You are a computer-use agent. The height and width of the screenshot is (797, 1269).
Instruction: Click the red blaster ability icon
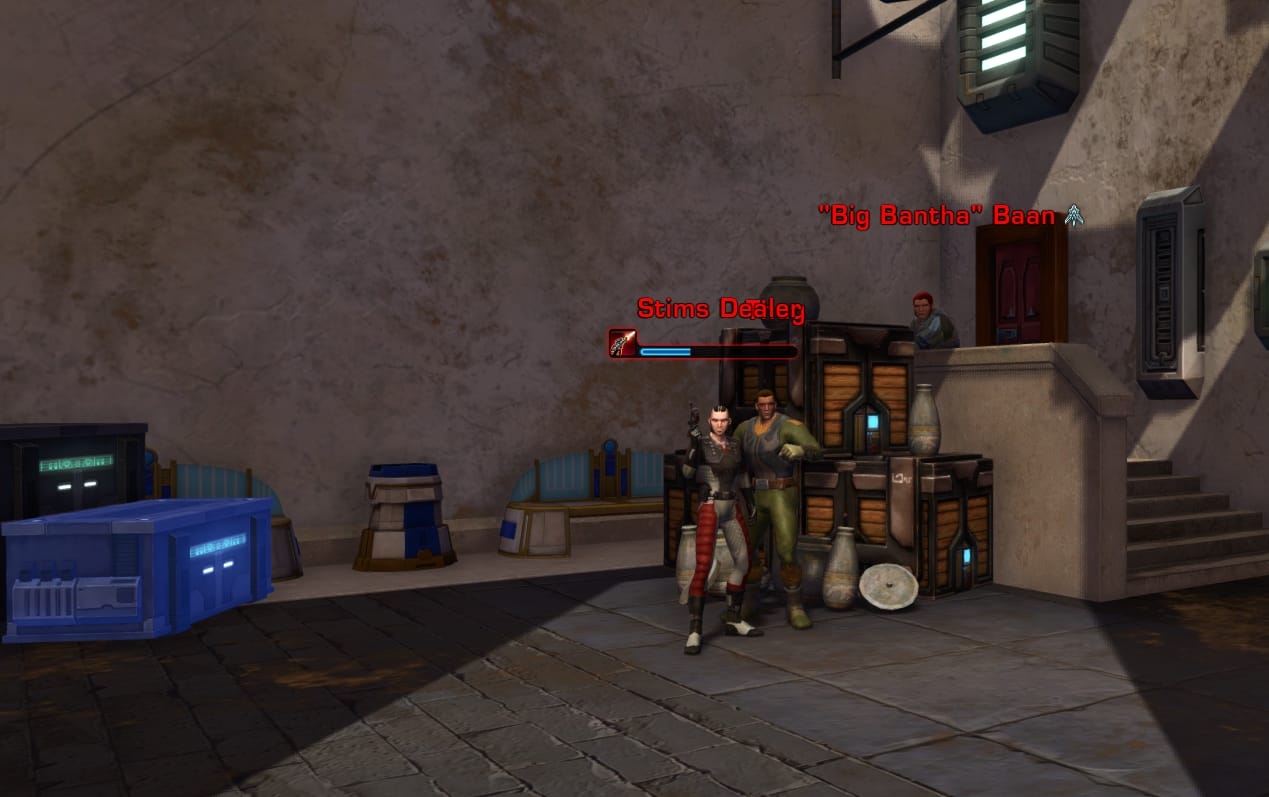(x=622, y=343)
